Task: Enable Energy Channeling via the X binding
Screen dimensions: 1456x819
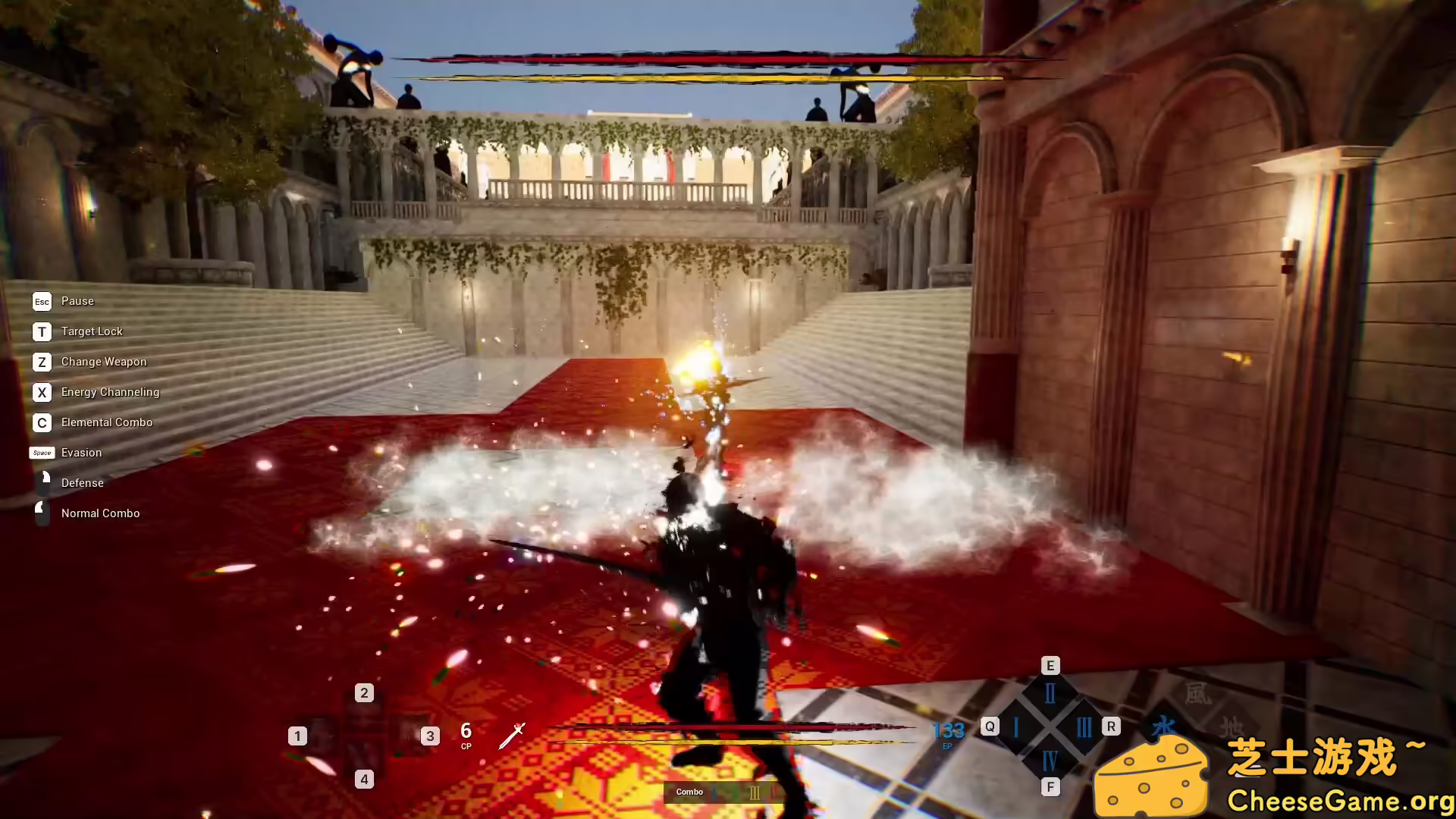Action: (42, 392)
